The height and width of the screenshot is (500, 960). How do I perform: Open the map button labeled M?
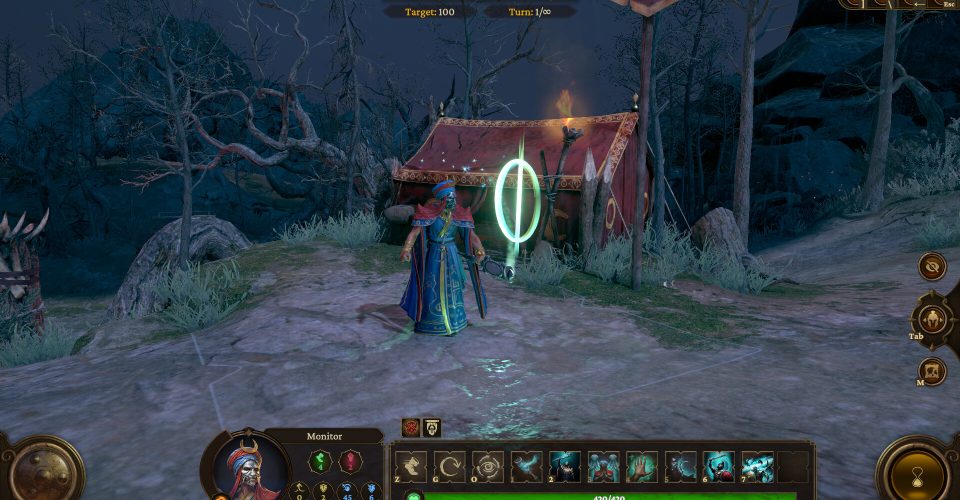pyautogui.click(x=932, y=371)
